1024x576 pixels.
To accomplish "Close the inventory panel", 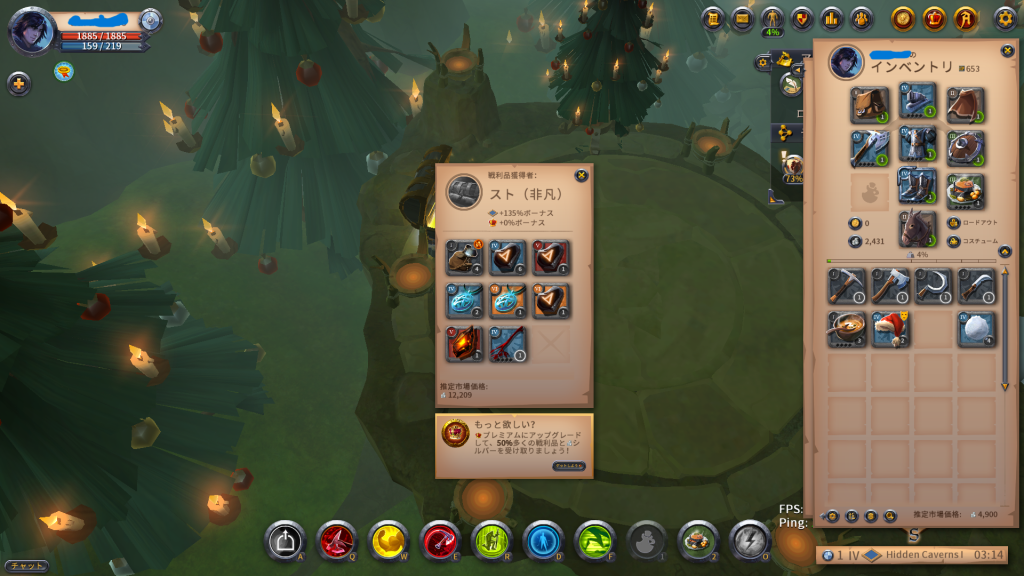I will 1007,51.
